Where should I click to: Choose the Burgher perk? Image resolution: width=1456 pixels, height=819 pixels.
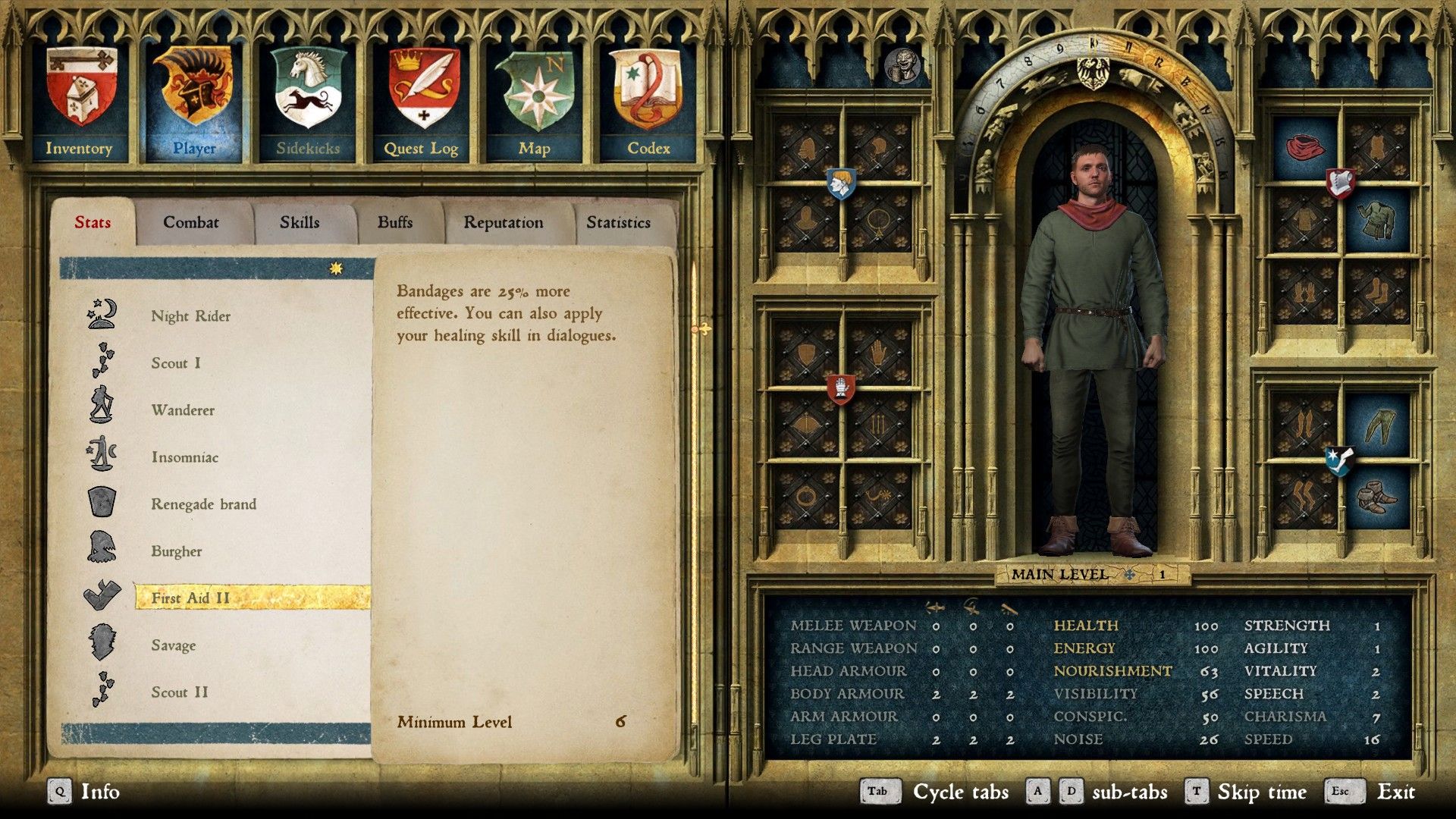(x=177, y=551)
